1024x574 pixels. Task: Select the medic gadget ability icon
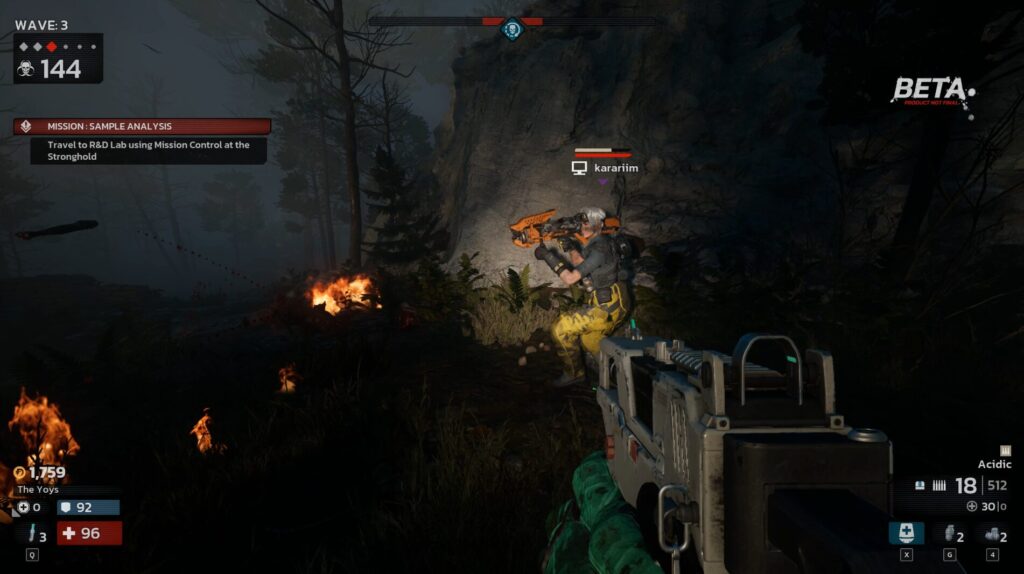906,533
